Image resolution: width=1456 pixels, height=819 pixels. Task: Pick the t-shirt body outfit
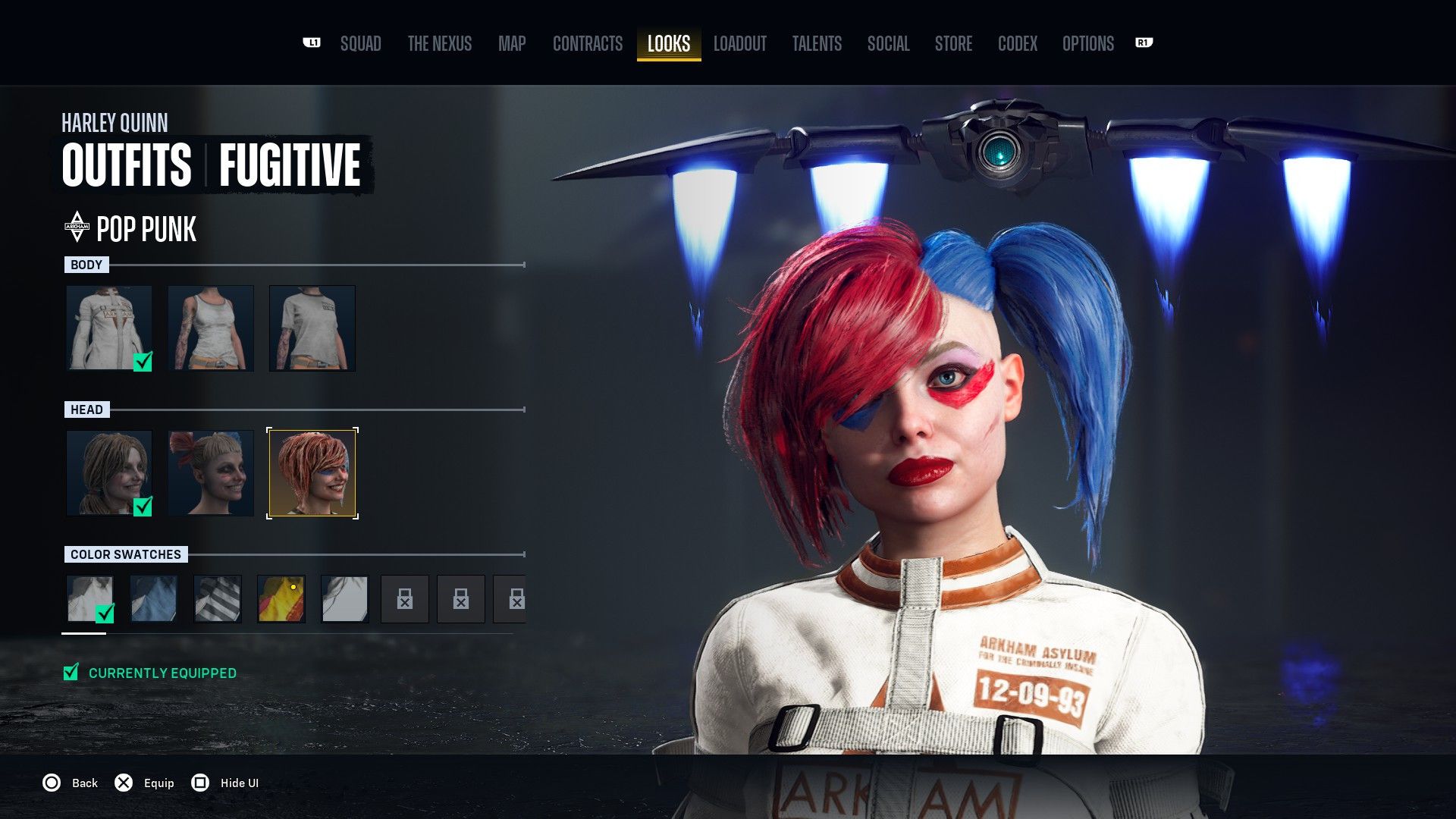[x=312, y=328]
